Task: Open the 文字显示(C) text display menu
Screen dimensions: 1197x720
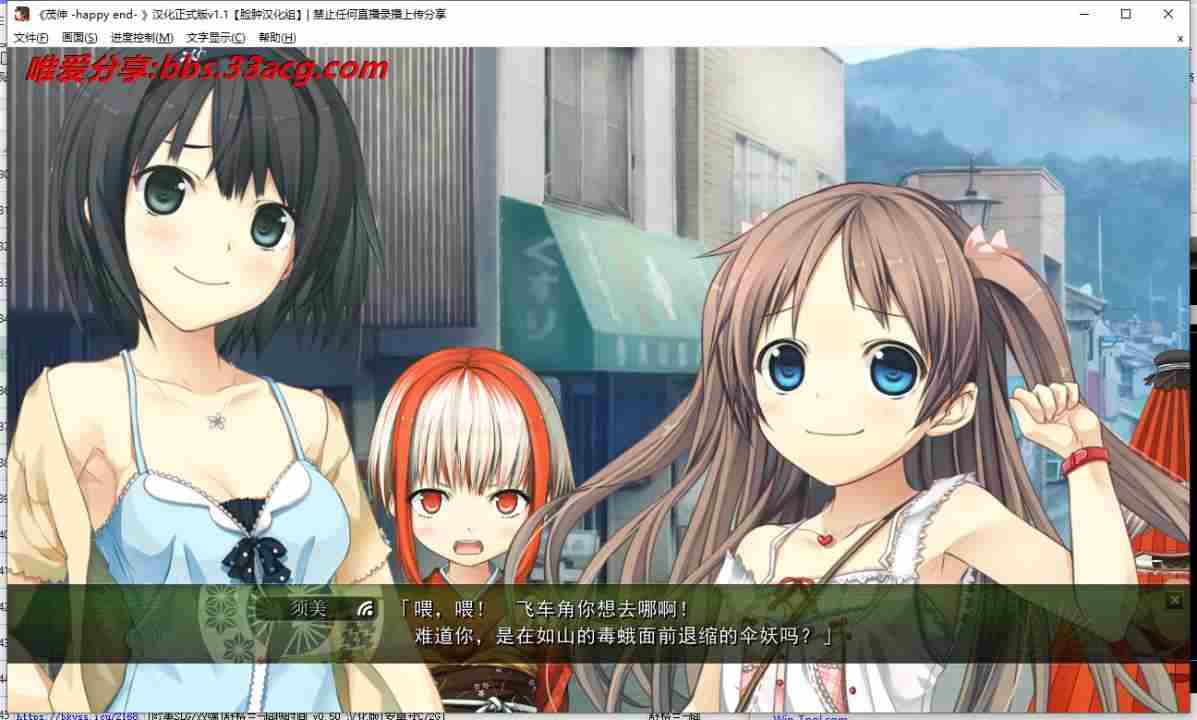Action: coord(215,38)
